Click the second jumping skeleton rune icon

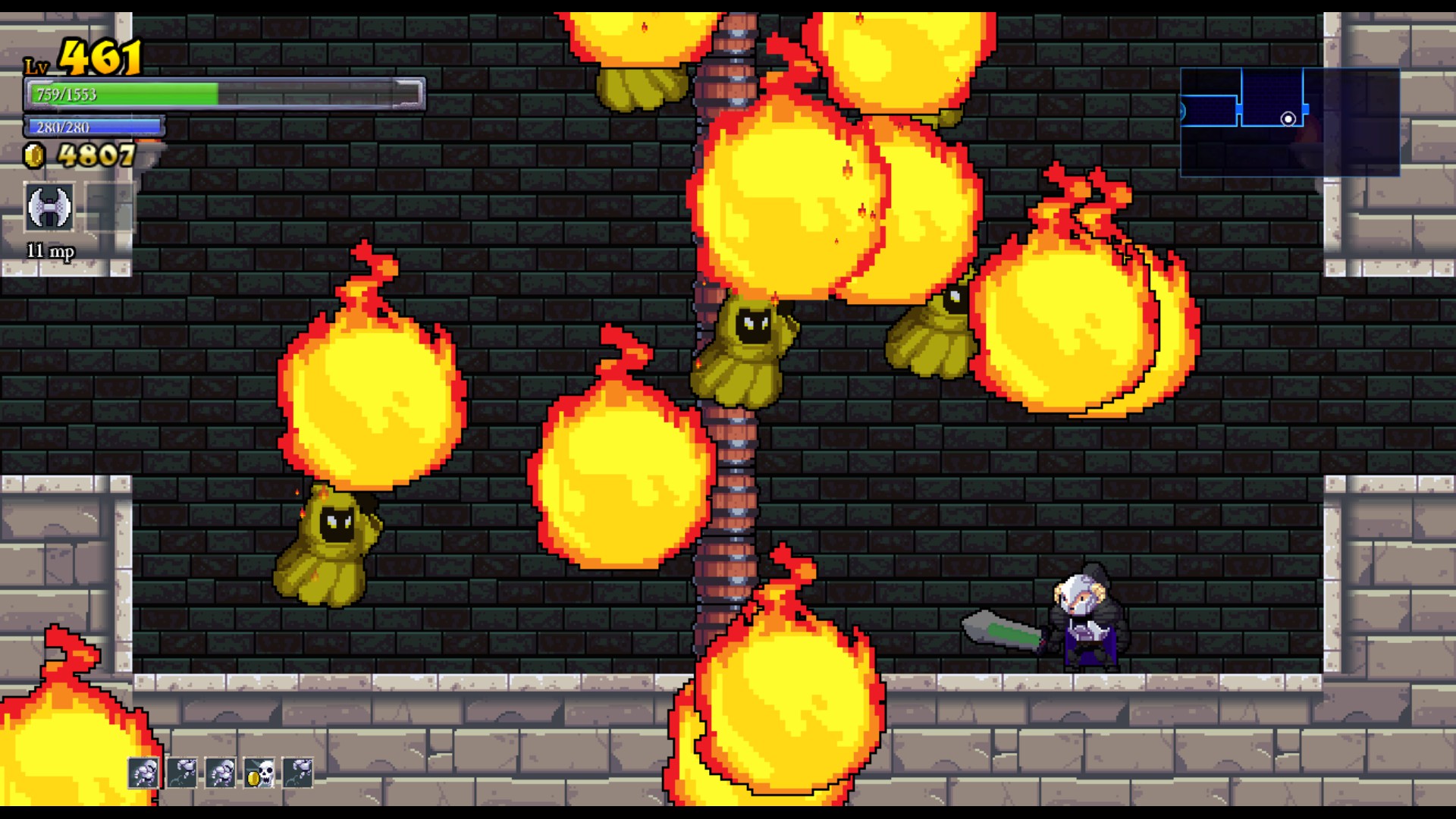(180, 772)
